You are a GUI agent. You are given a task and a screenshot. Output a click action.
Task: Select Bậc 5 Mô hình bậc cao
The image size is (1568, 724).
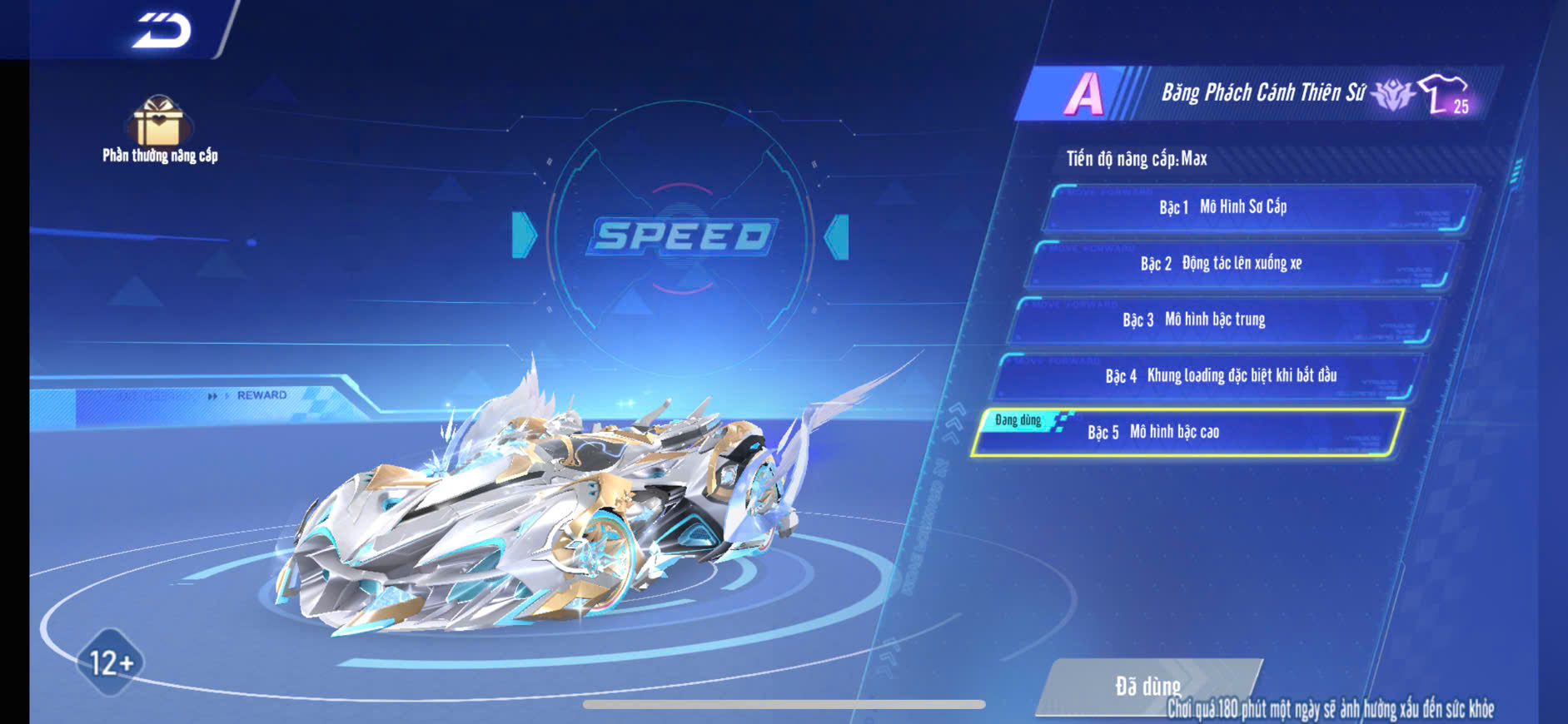pyautogui.click(x=1187, y=432)
